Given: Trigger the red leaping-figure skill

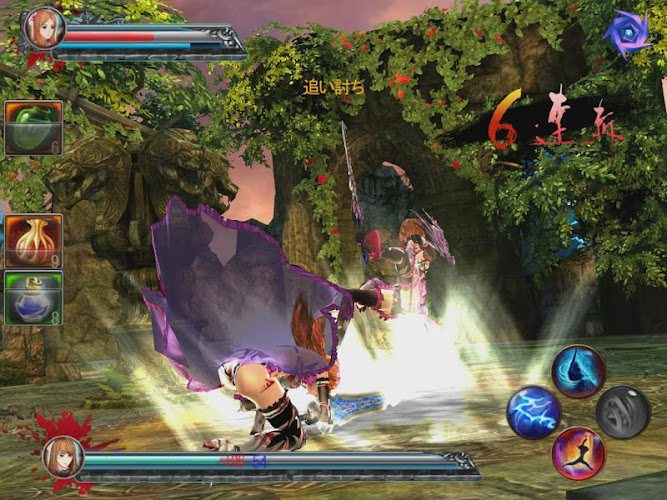Looking at the screenshot, I should 578,453.
